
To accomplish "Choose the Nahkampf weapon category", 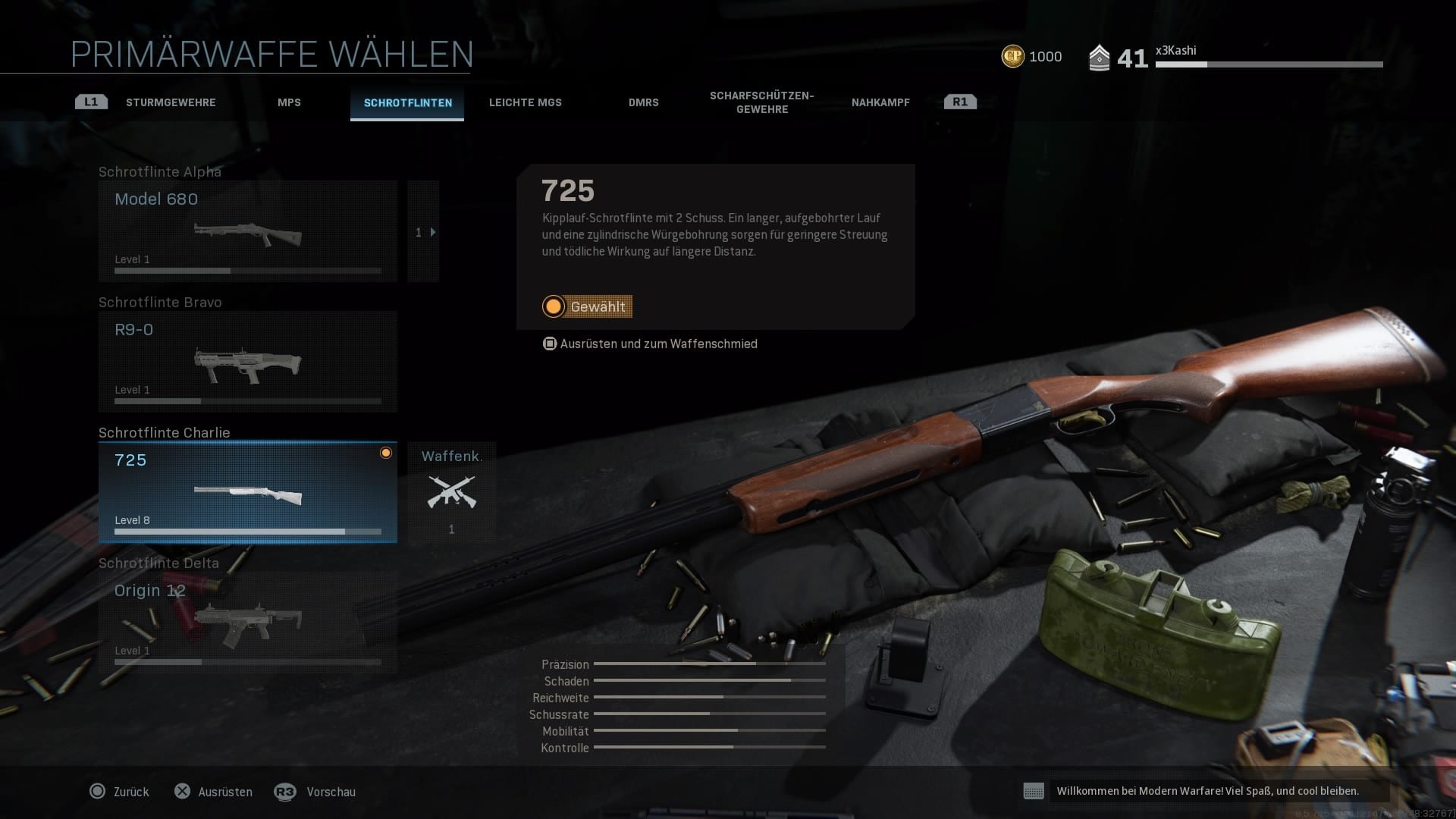I will point(880,102).
